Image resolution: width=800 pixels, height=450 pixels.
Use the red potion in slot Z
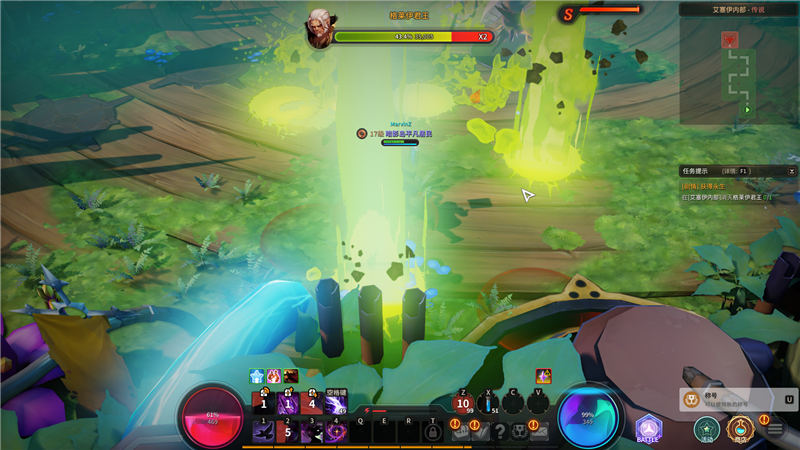[463, 404]
